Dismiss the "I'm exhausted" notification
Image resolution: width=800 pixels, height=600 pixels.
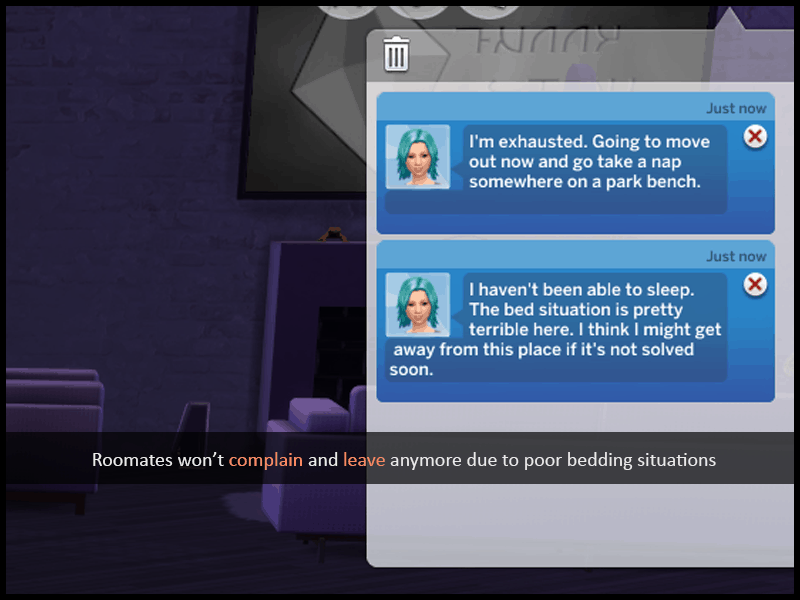[755, 137]
